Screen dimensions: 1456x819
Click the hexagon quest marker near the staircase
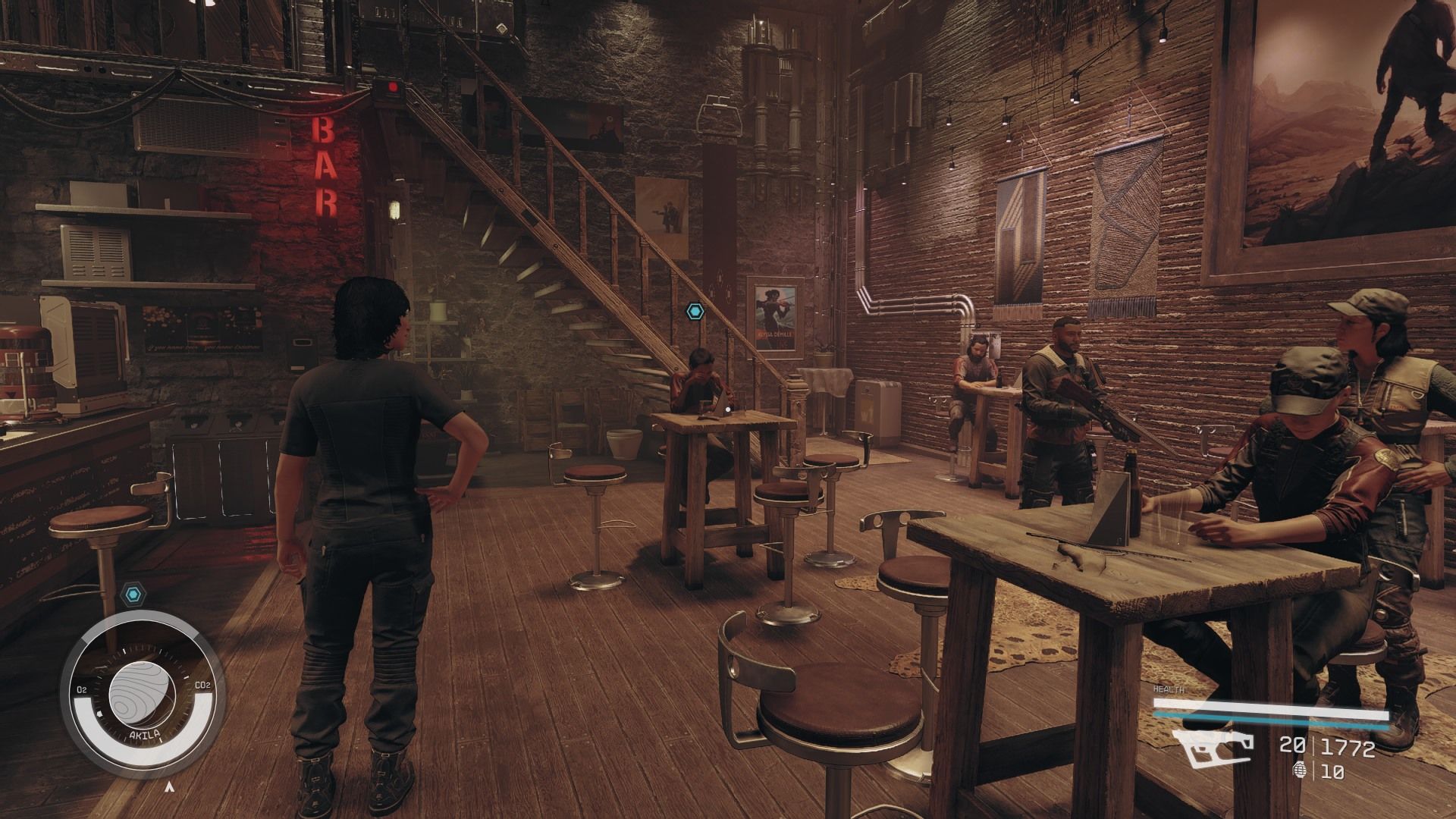695,311
